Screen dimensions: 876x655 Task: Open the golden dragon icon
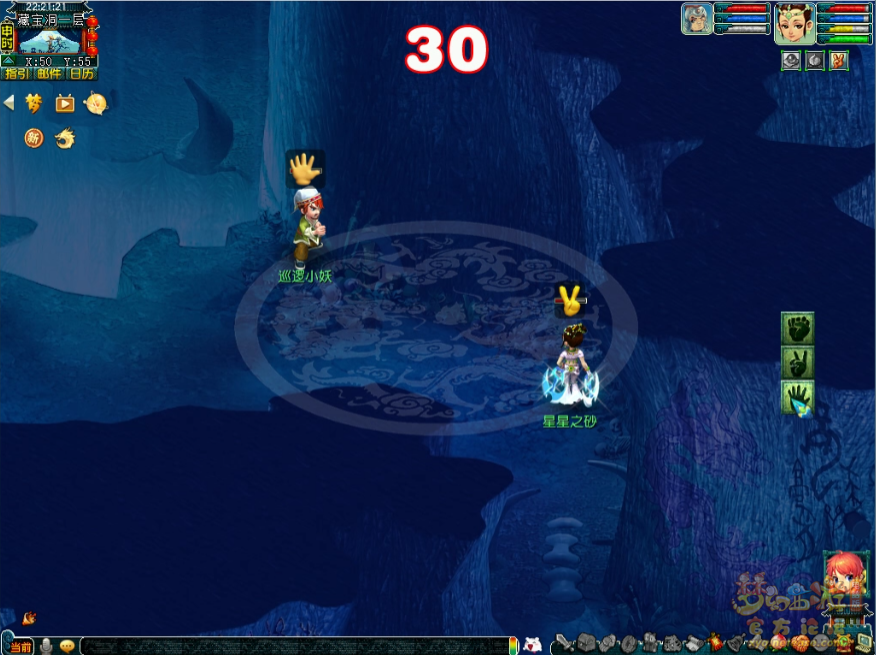point(65,138)
